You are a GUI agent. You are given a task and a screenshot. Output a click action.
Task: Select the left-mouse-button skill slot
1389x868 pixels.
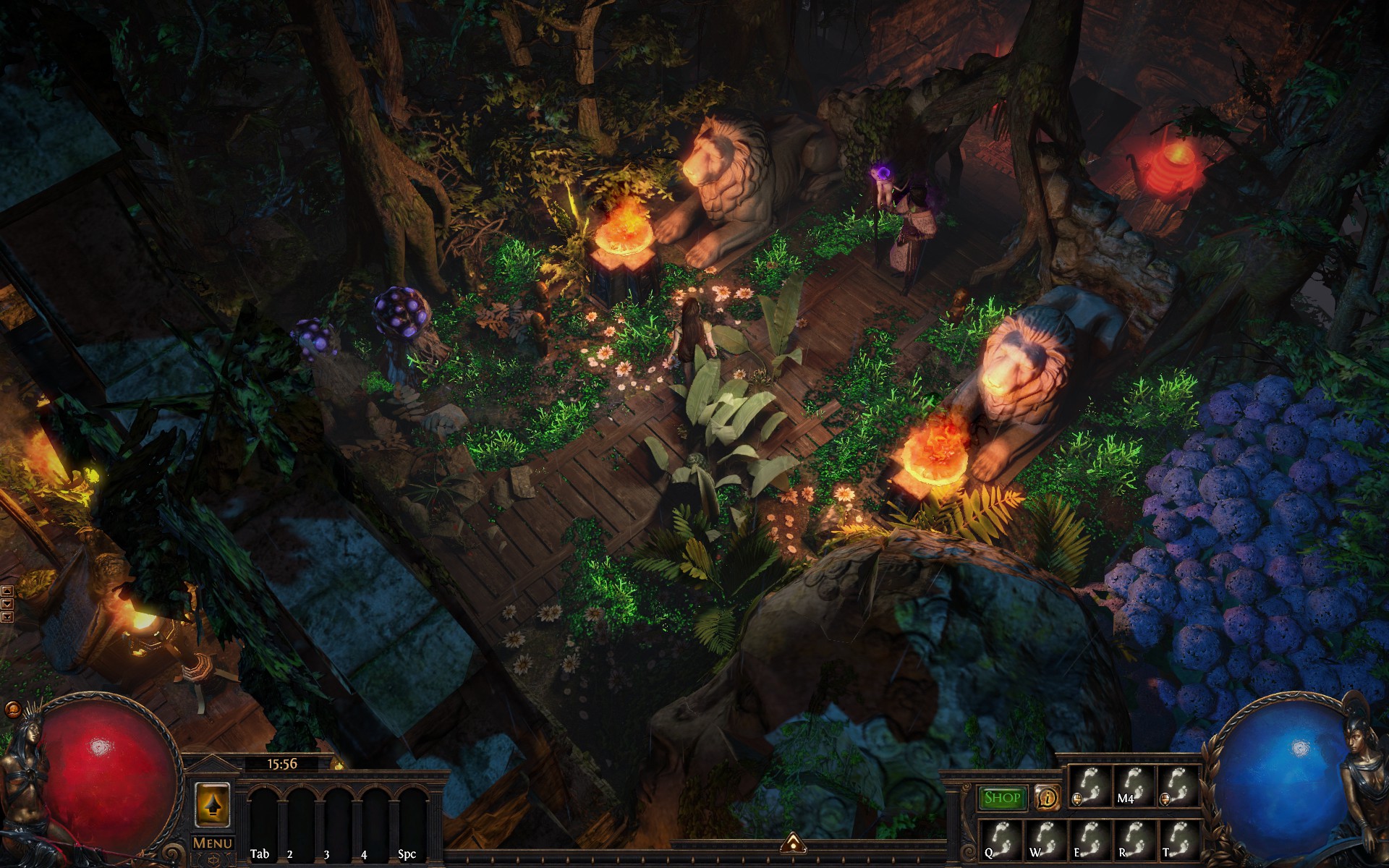1090,787
